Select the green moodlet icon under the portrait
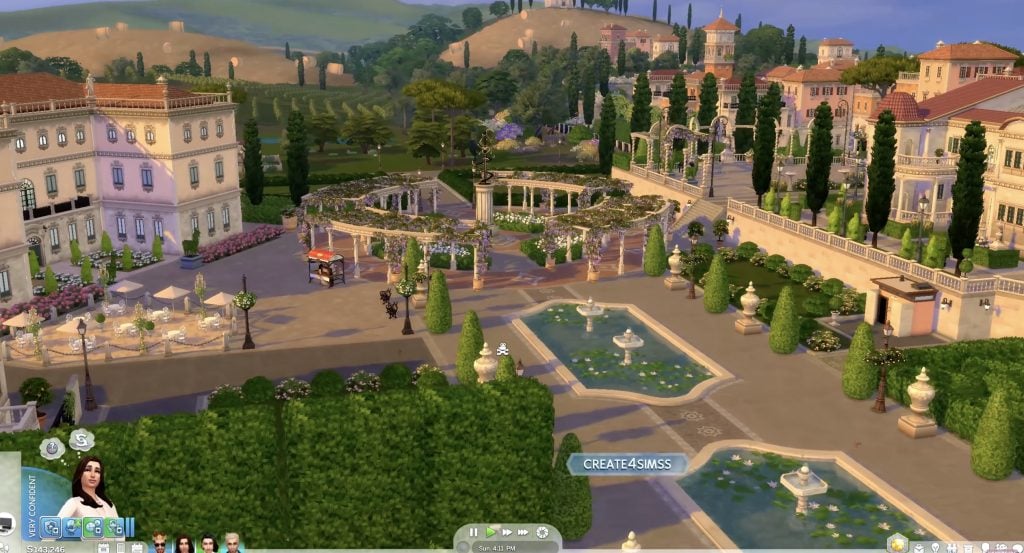Image resolution: width=1024 pixels, height=553 pixels. tap(94, 528)
